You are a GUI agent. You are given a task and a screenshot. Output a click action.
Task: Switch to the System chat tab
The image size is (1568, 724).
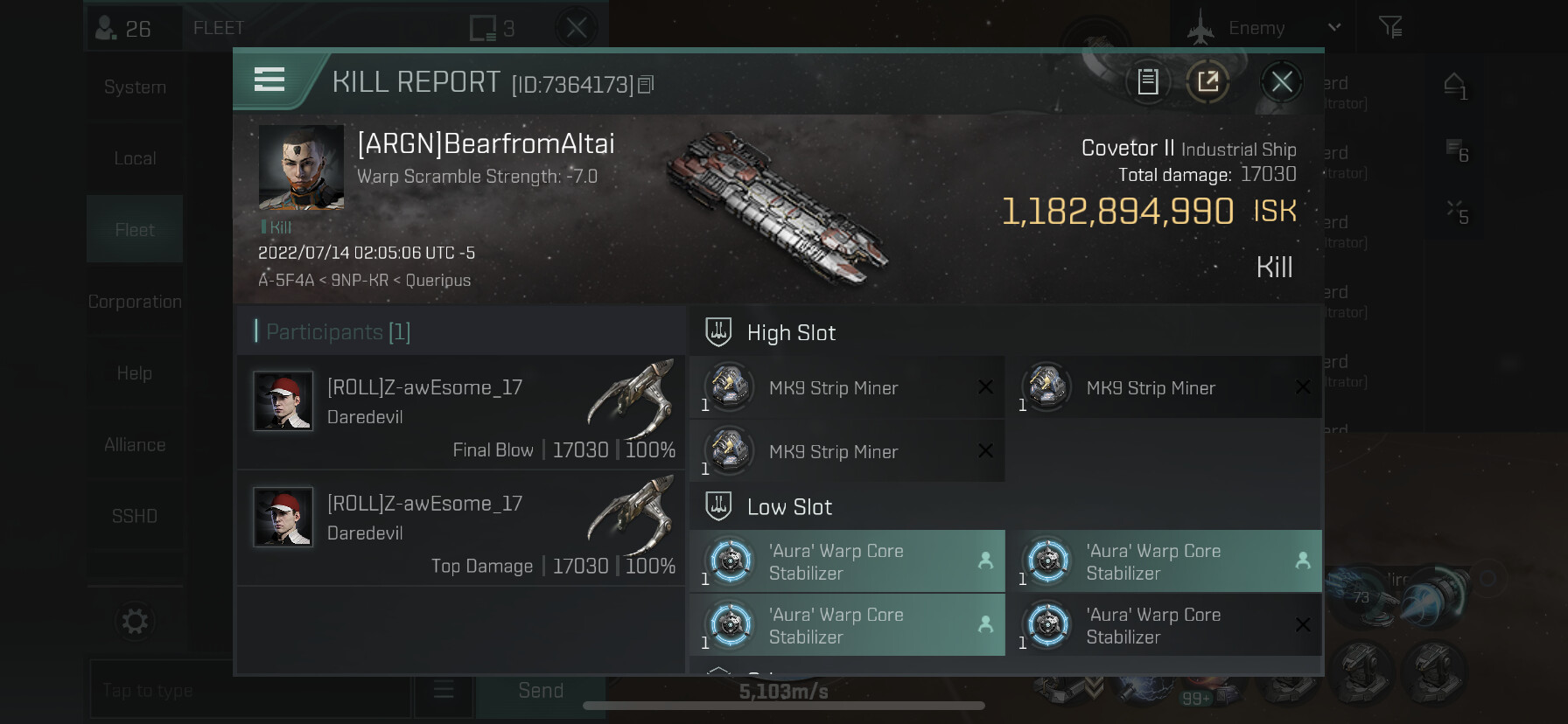pyautogui.click(x=135, y=87)
